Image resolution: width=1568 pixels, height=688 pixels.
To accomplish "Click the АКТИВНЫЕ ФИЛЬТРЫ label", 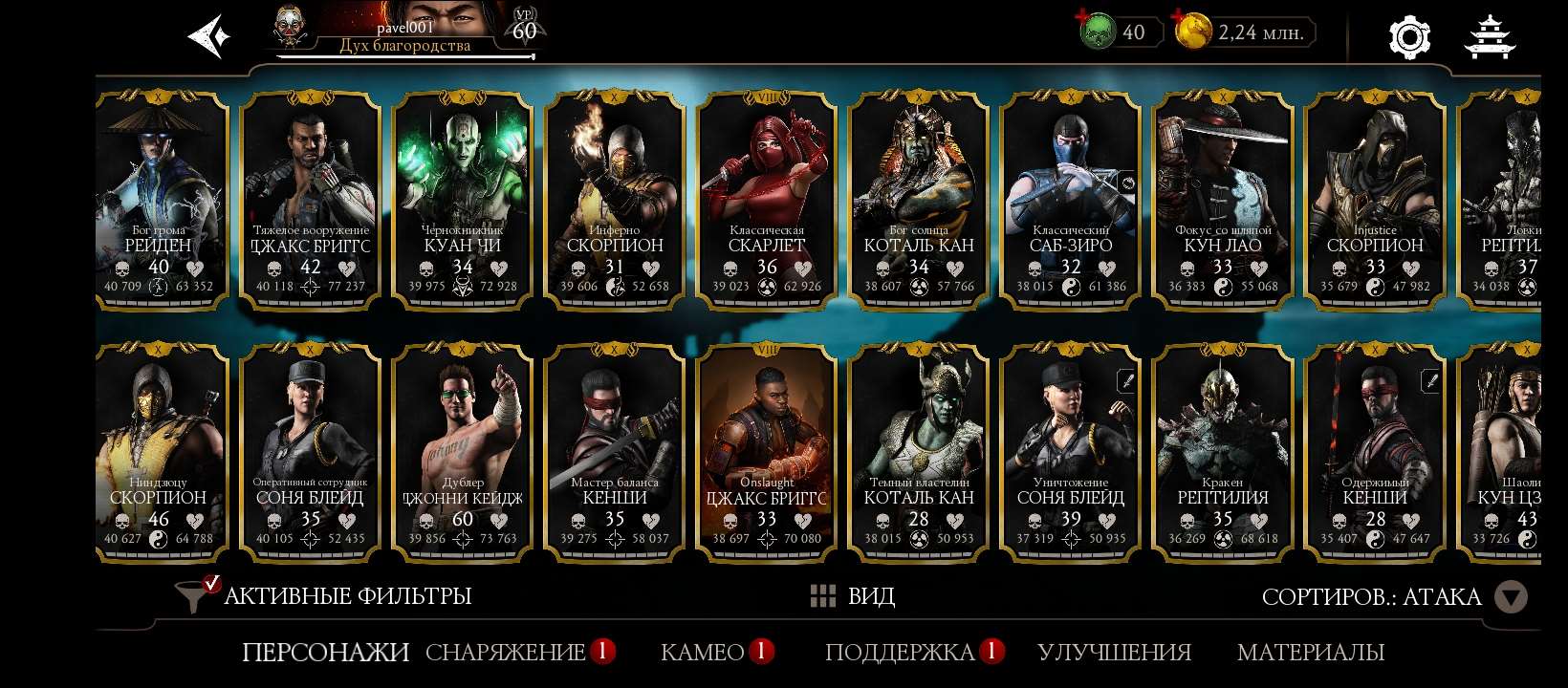I will 346,594.
